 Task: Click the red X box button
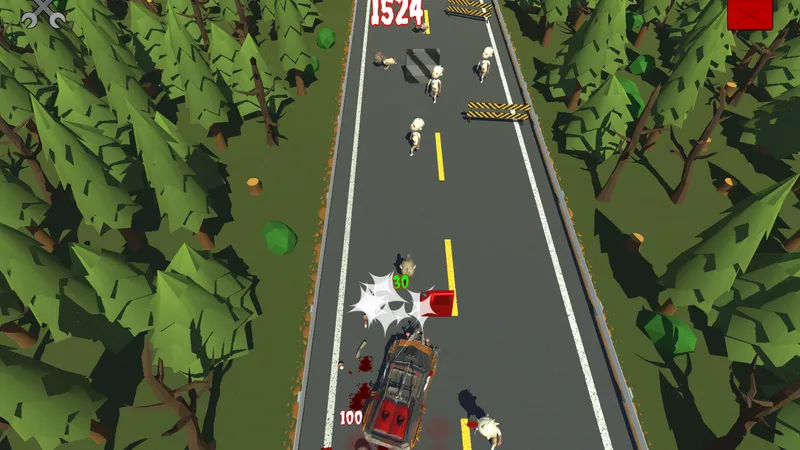(x=750, y=14)
